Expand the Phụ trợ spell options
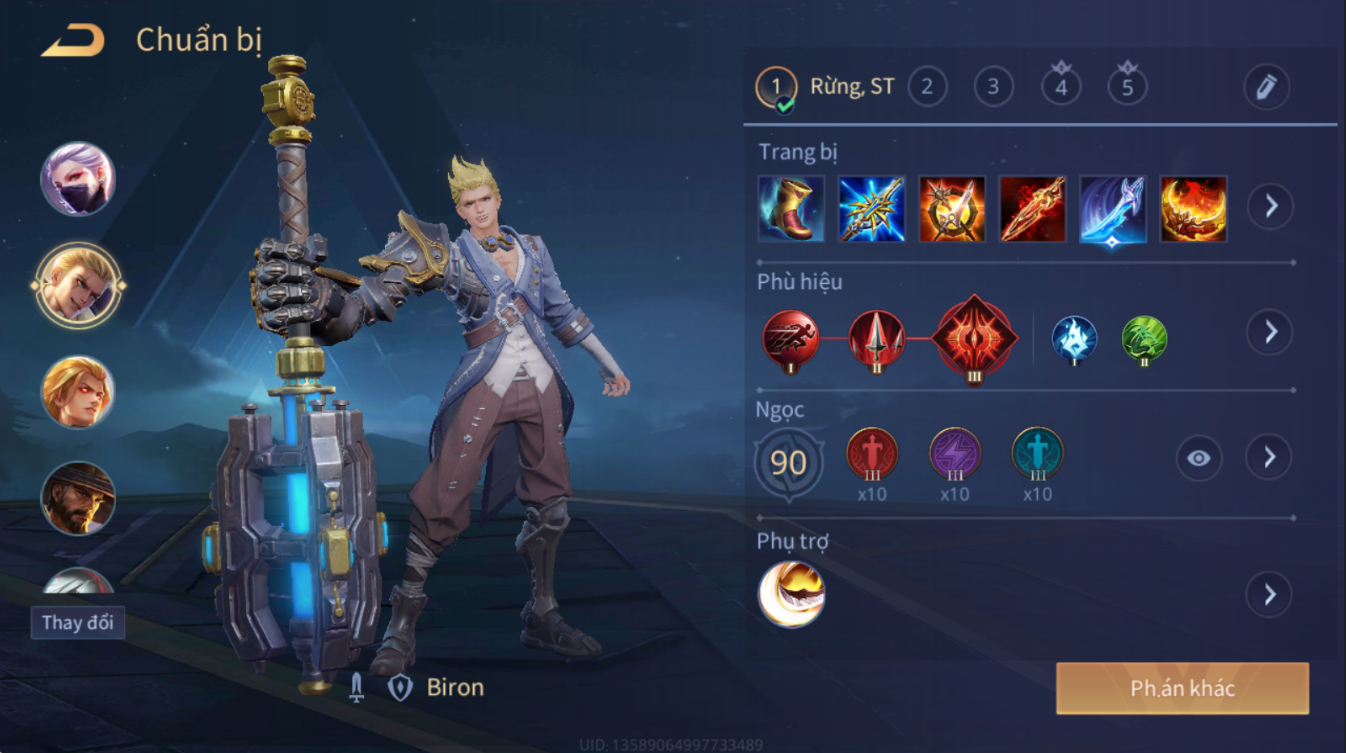Viewport: 1346px width, 753px height. click(x=1270, y=595)
